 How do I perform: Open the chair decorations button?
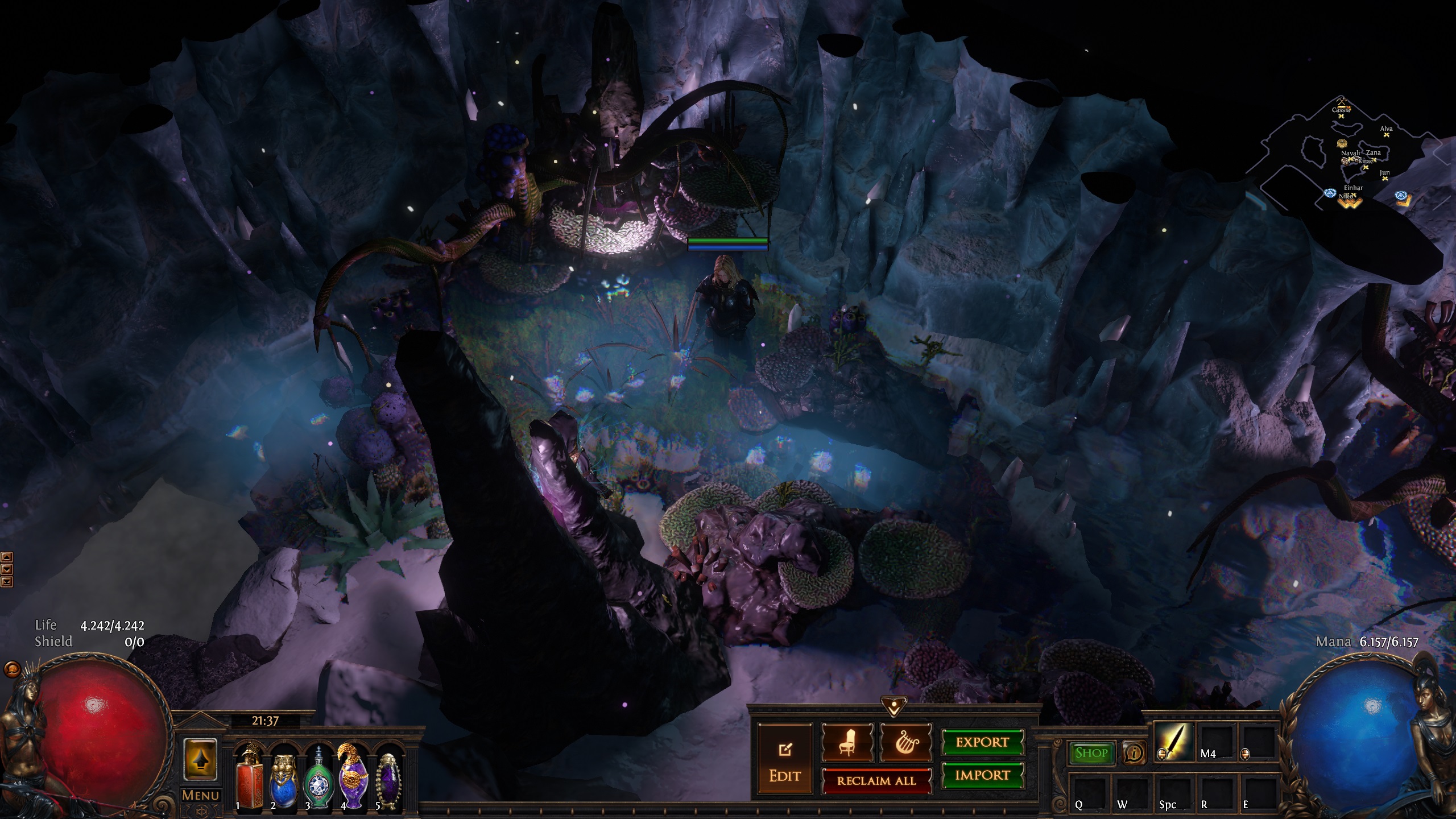pos(847,742)
